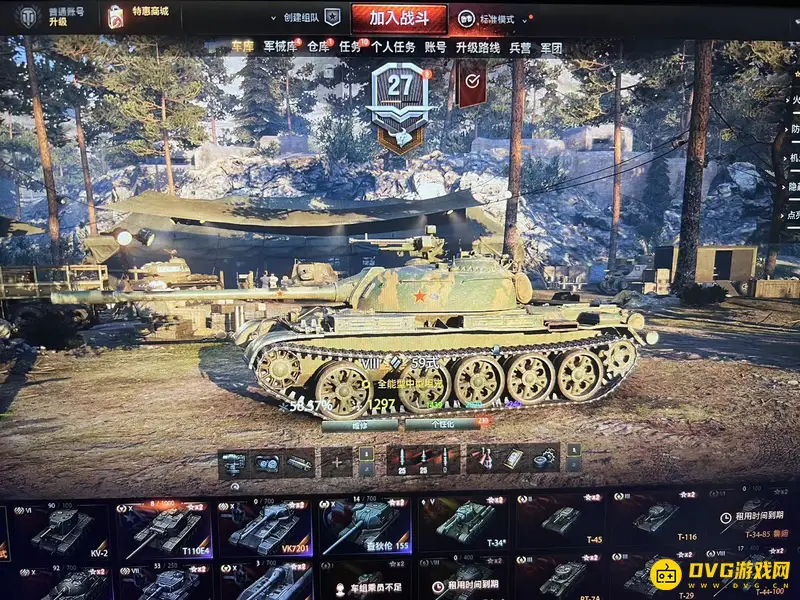Select the 个人任务 personal missions tab

[392, 47]
